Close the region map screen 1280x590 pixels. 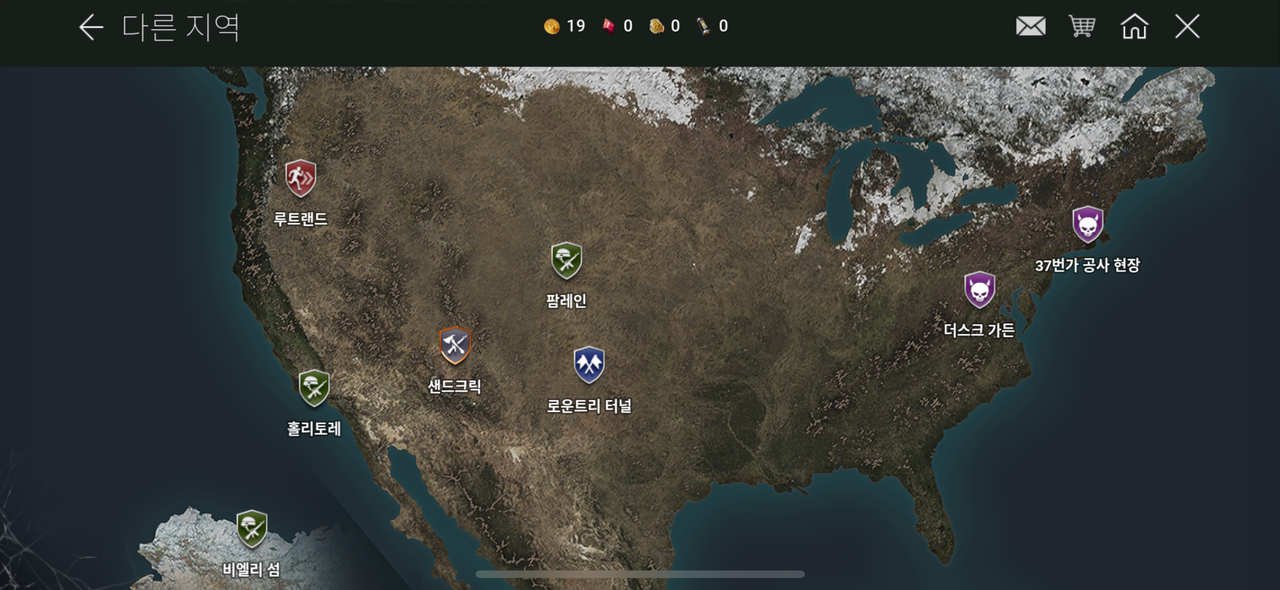coord(1187,27)
